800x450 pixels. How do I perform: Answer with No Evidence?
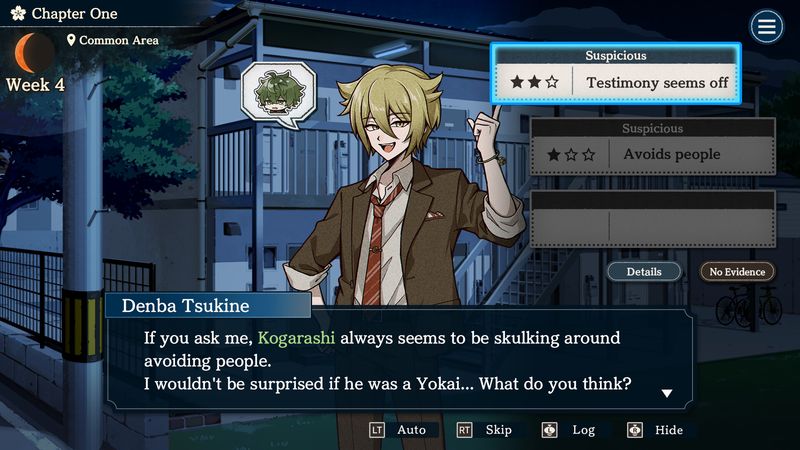[737, 271]
